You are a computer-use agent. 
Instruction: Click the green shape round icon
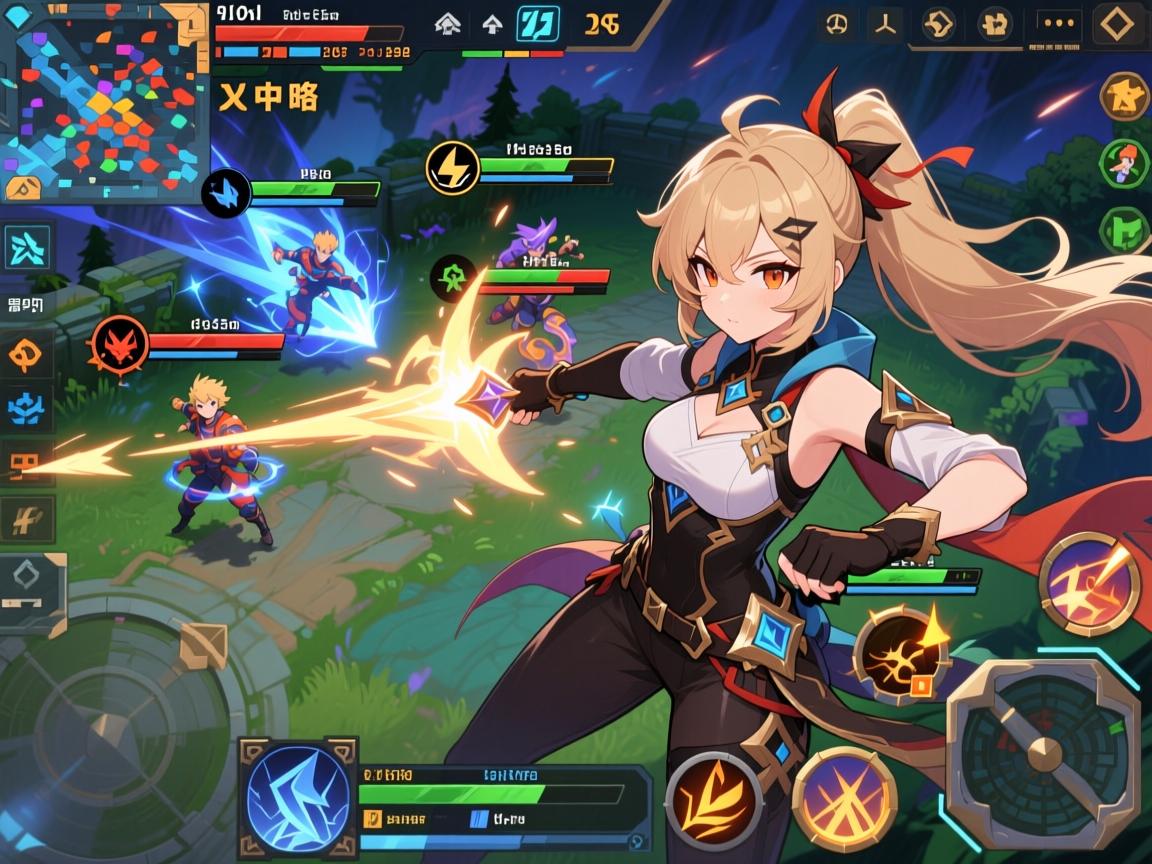(1124, 228)
